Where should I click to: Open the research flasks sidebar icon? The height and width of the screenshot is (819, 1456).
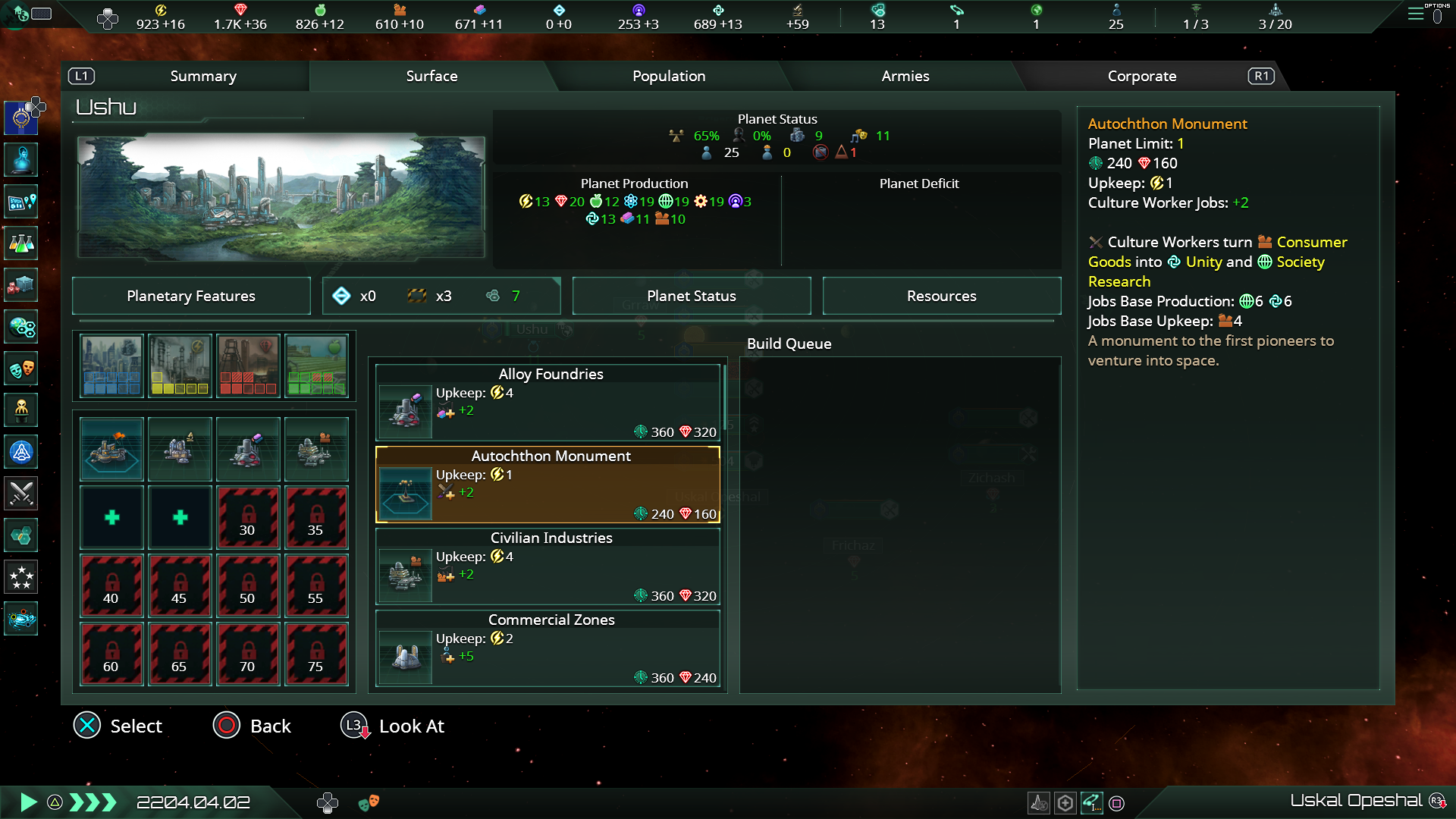(x=21, y=243)
